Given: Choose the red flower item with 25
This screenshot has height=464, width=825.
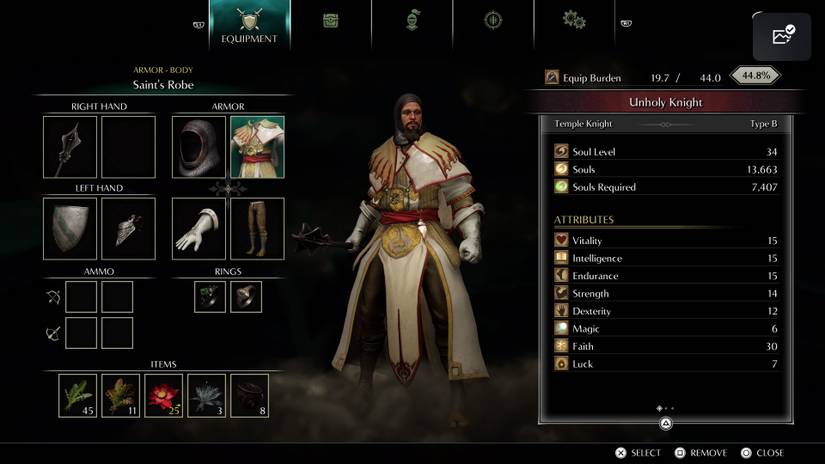Looking at the screenshot, I should pos(164,395).
